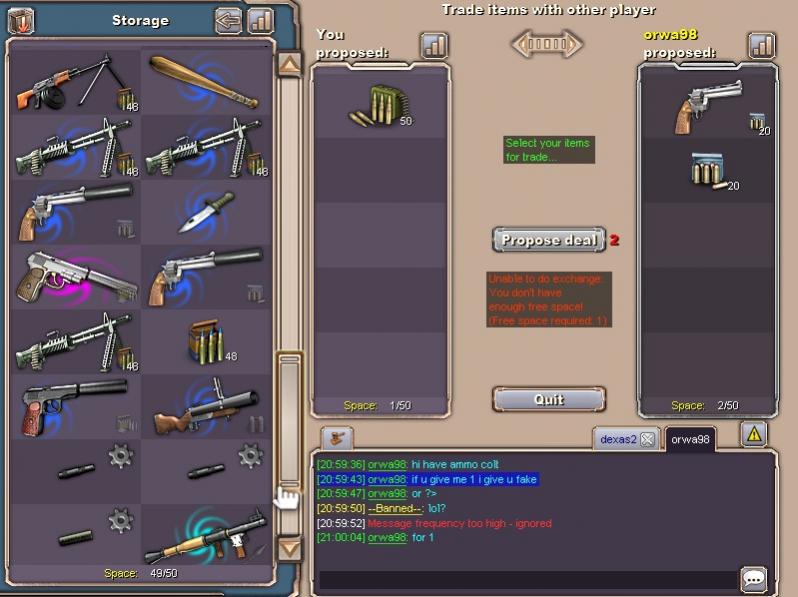
Task: Open the stats chart button in Storage header
Action: click(260, 20)
